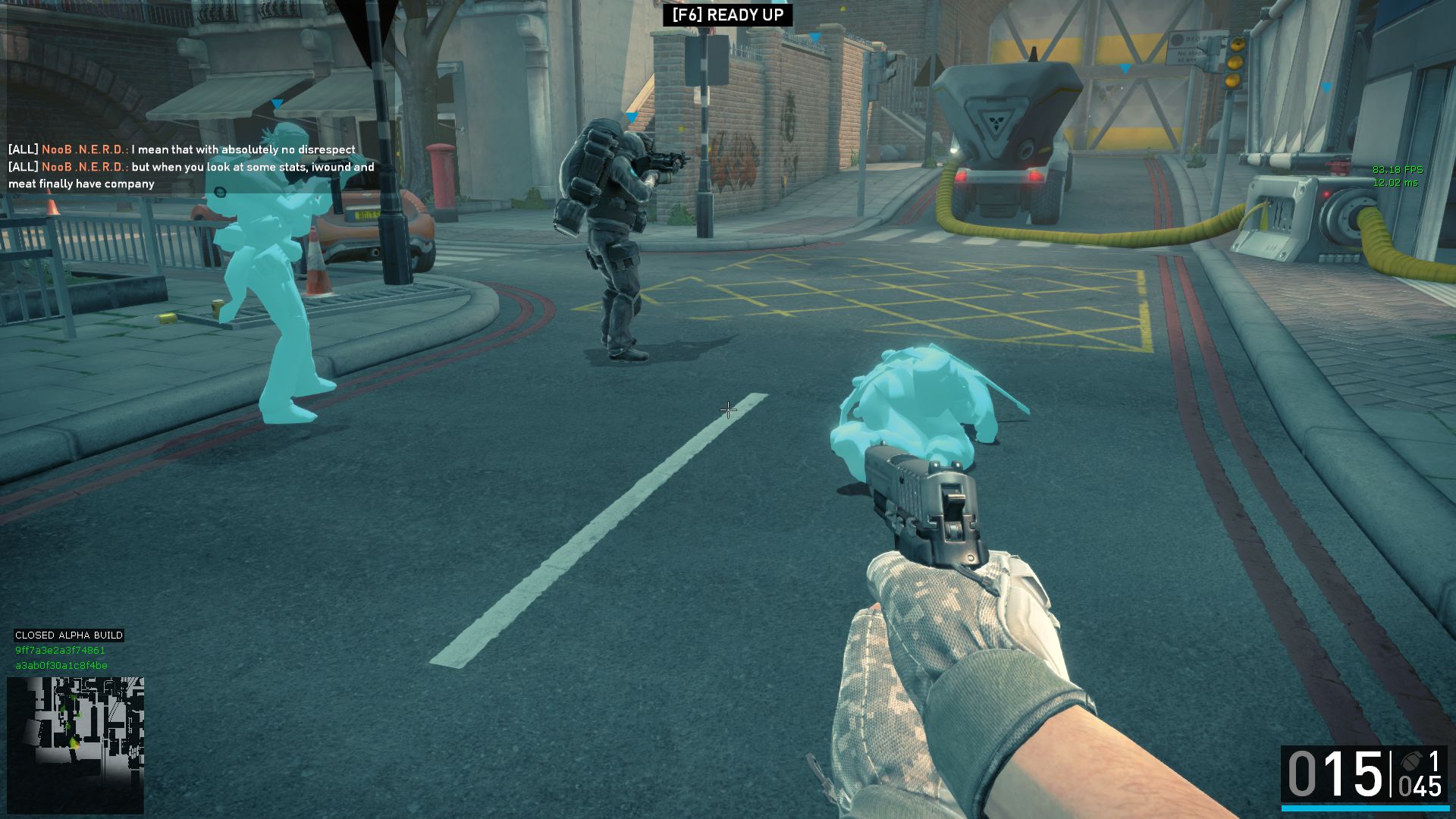Open the chat message log
The height and width of the screenshot is (819, 1456).
point(191,167)
